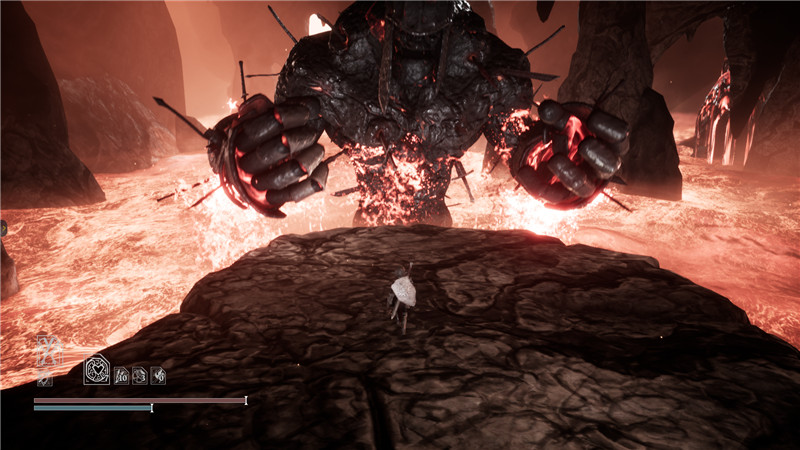Viewport: 800px width, 450px height.
Task: Choose the item slot showing count 3
Action: pos(140,375)
